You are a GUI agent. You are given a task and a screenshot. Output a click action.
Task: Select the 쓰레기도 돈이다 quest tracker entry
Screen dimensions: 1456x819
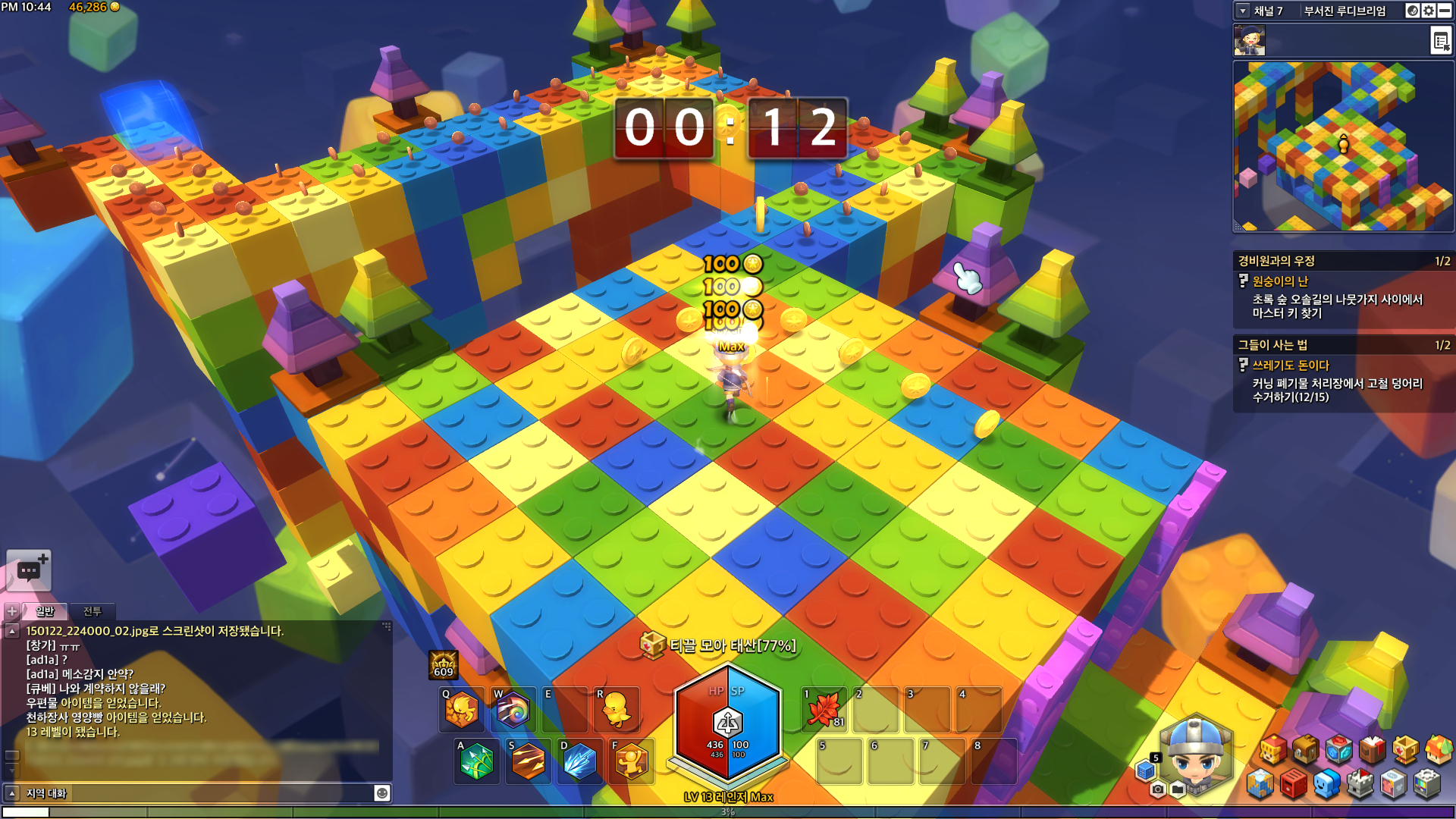pos(1290,366)
